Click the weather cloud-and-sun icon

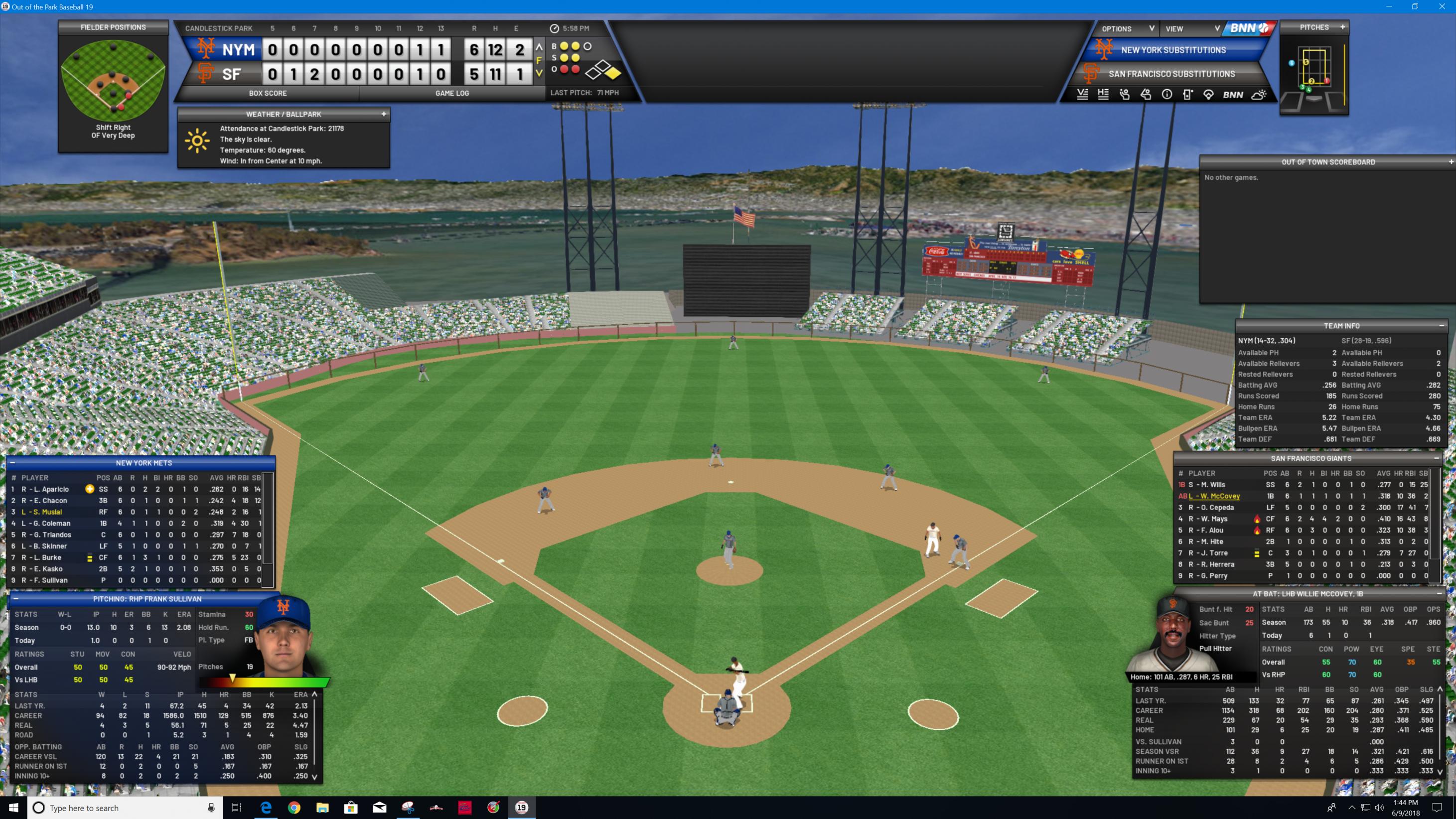[x=1259, y=95]
